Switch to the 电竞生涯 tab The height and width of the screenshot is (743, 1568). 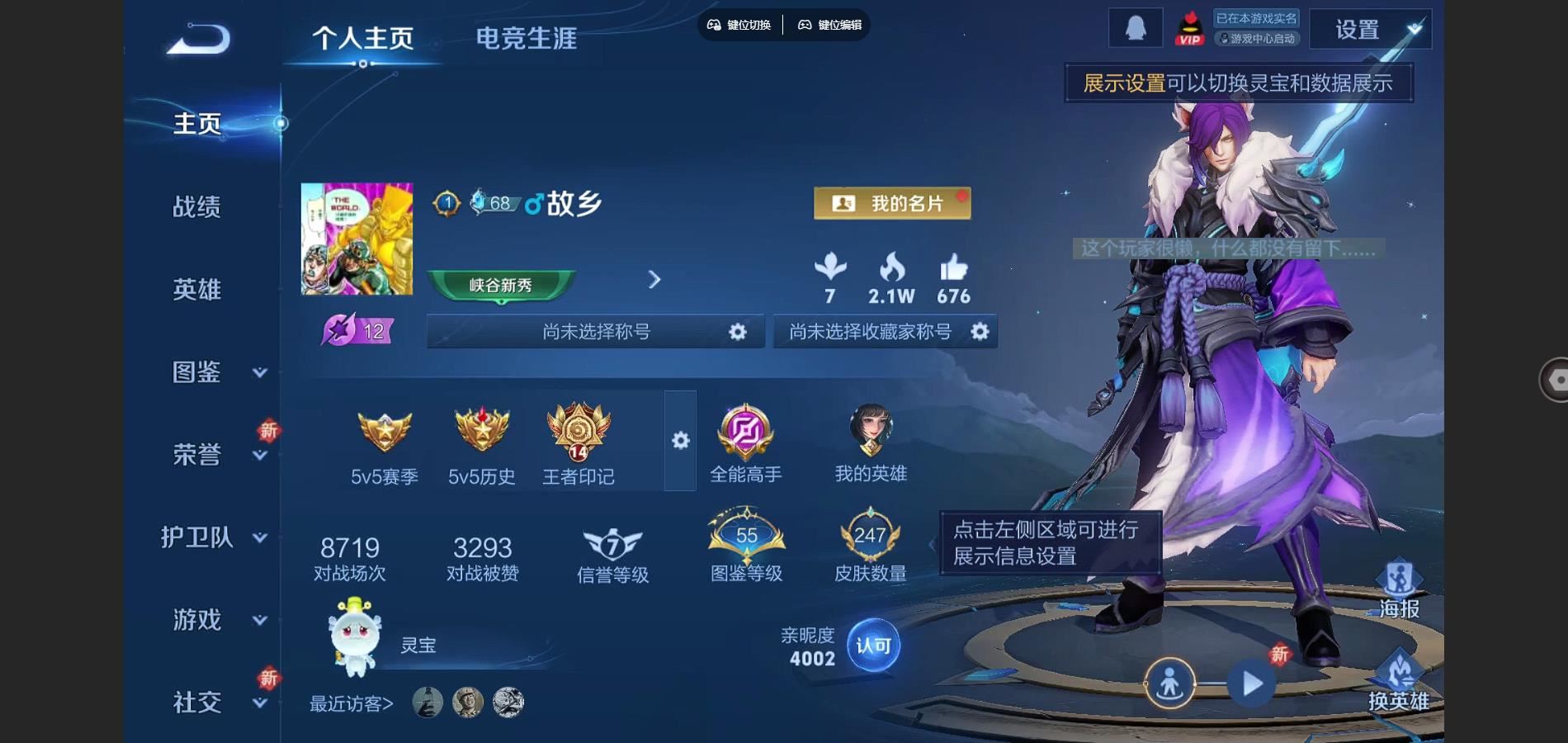(526, 38)
